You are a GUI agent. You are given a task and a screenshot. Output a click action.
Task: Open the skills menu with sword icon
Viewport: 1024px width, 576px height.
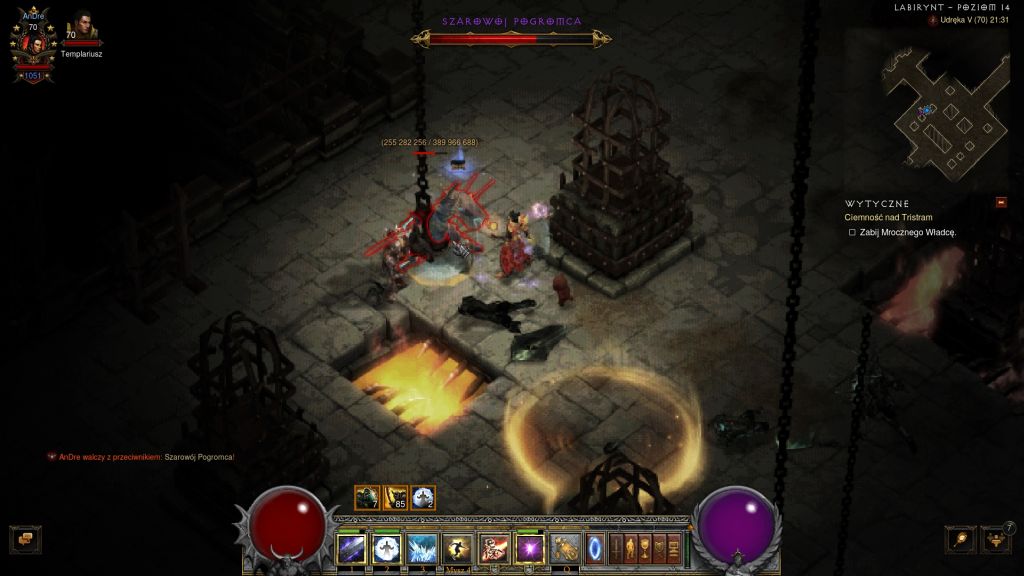click(x=616, y=549)
